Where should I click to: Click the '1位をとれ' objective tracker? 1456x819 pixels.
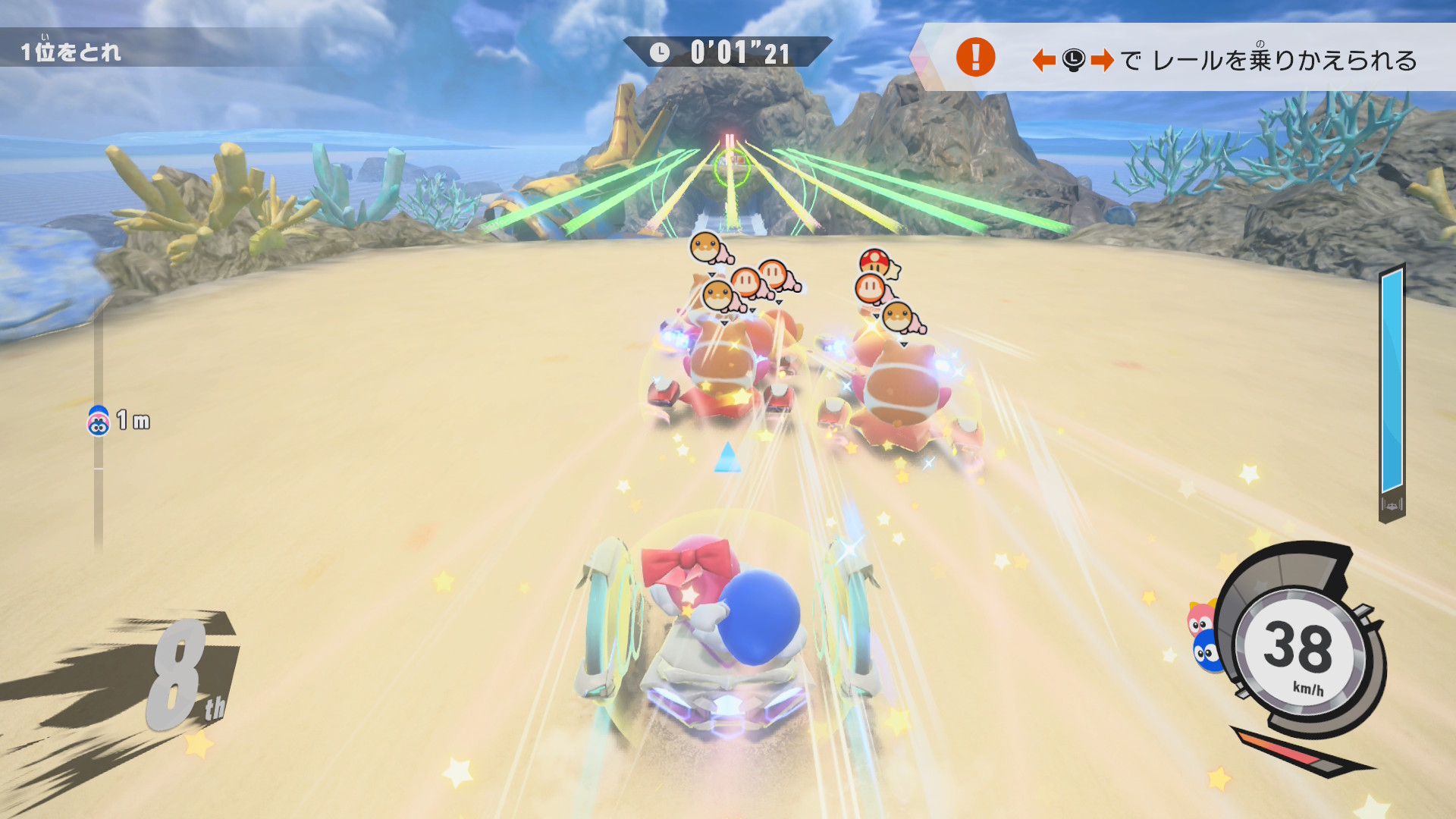click(71, 52)
